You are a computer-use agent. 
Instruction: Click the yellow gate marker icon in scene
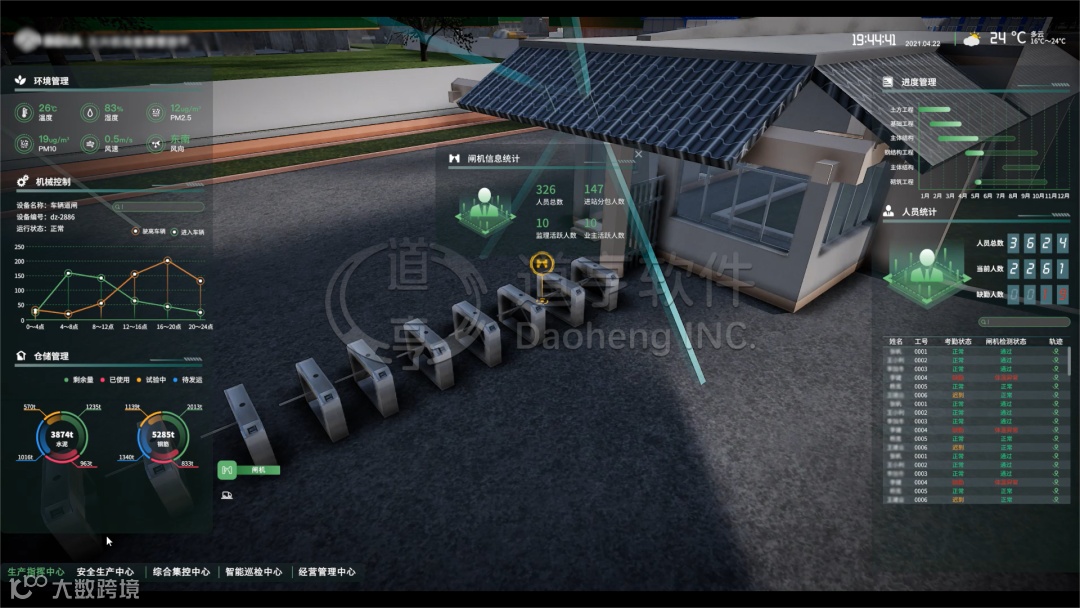point(543,263)
